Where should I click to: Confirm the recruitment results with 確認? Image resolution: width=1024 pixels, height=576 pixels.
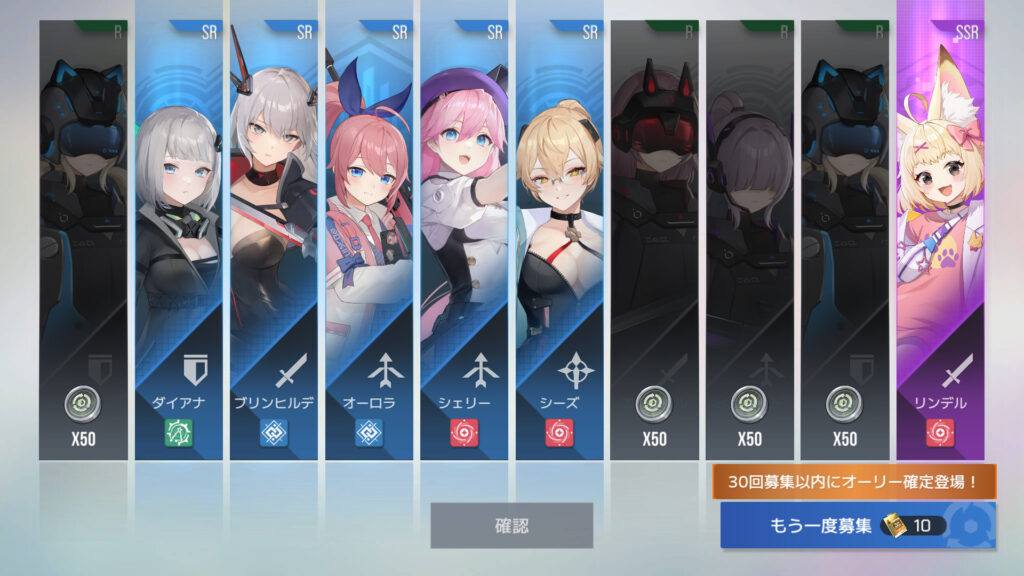pyautogui.click(x=511, y=525)
